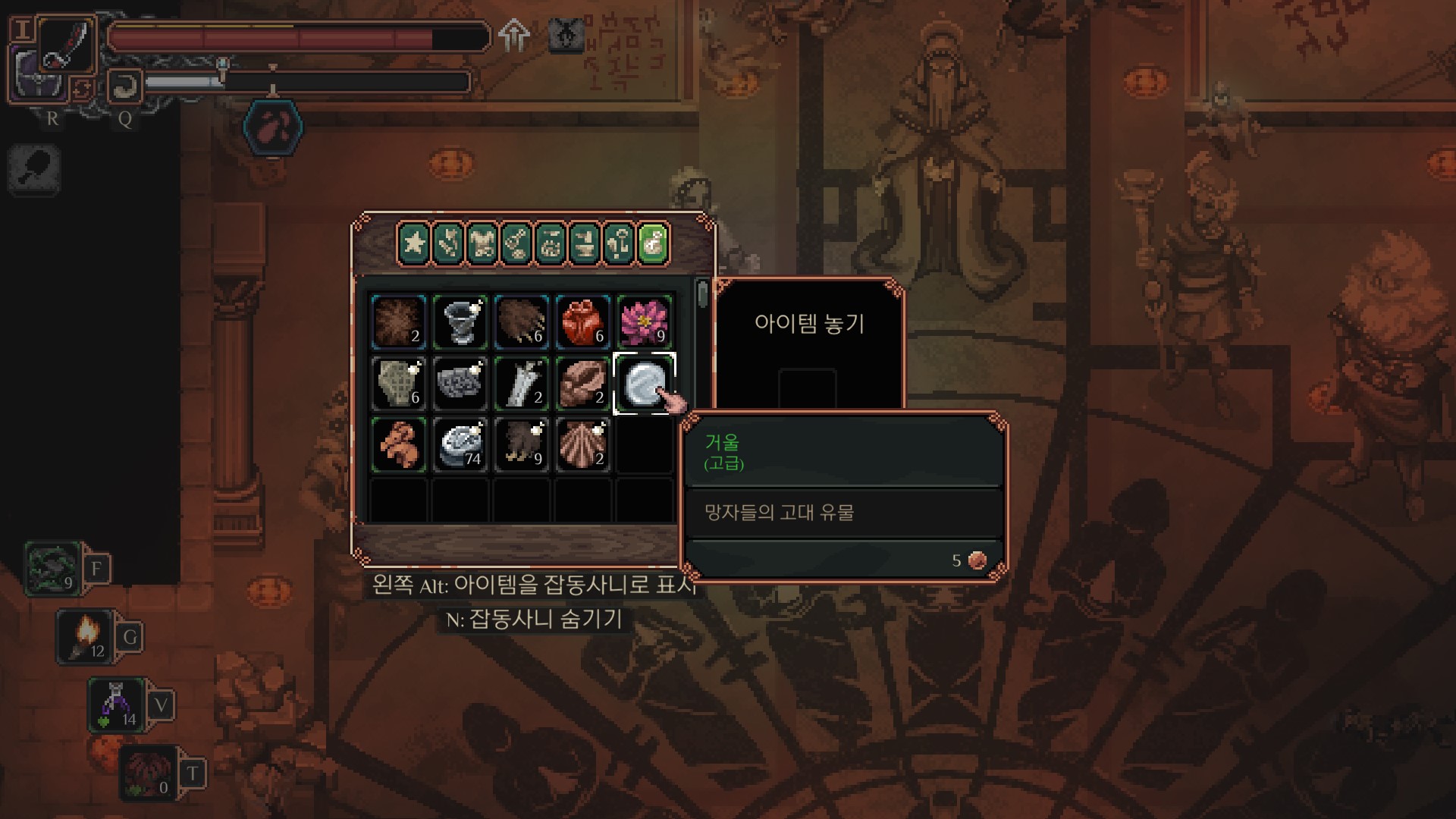The width and height of the screenshot is (1456, 819).
Task: Click the empty item placement slot
Action: pos(807,388)
